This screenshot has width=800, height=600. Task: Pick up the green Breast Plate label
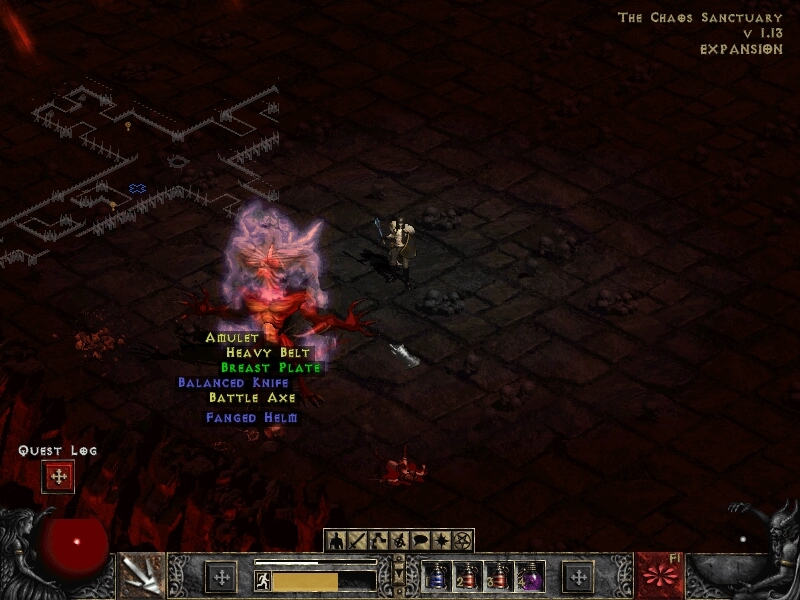coord(270,368)
